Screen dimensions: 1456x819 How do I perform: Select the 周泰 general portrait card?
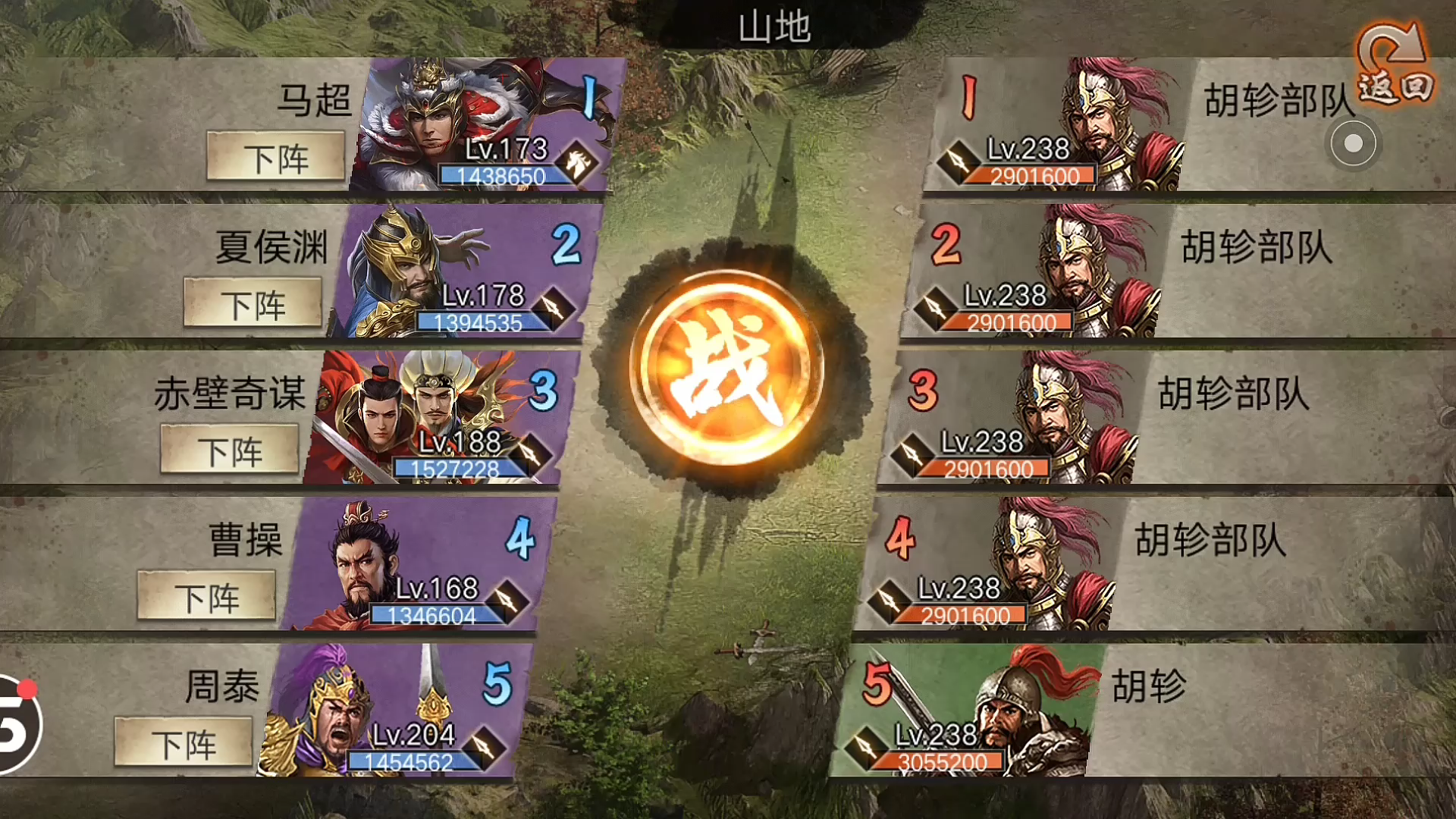pyautogui.click(x=394, y=711)
